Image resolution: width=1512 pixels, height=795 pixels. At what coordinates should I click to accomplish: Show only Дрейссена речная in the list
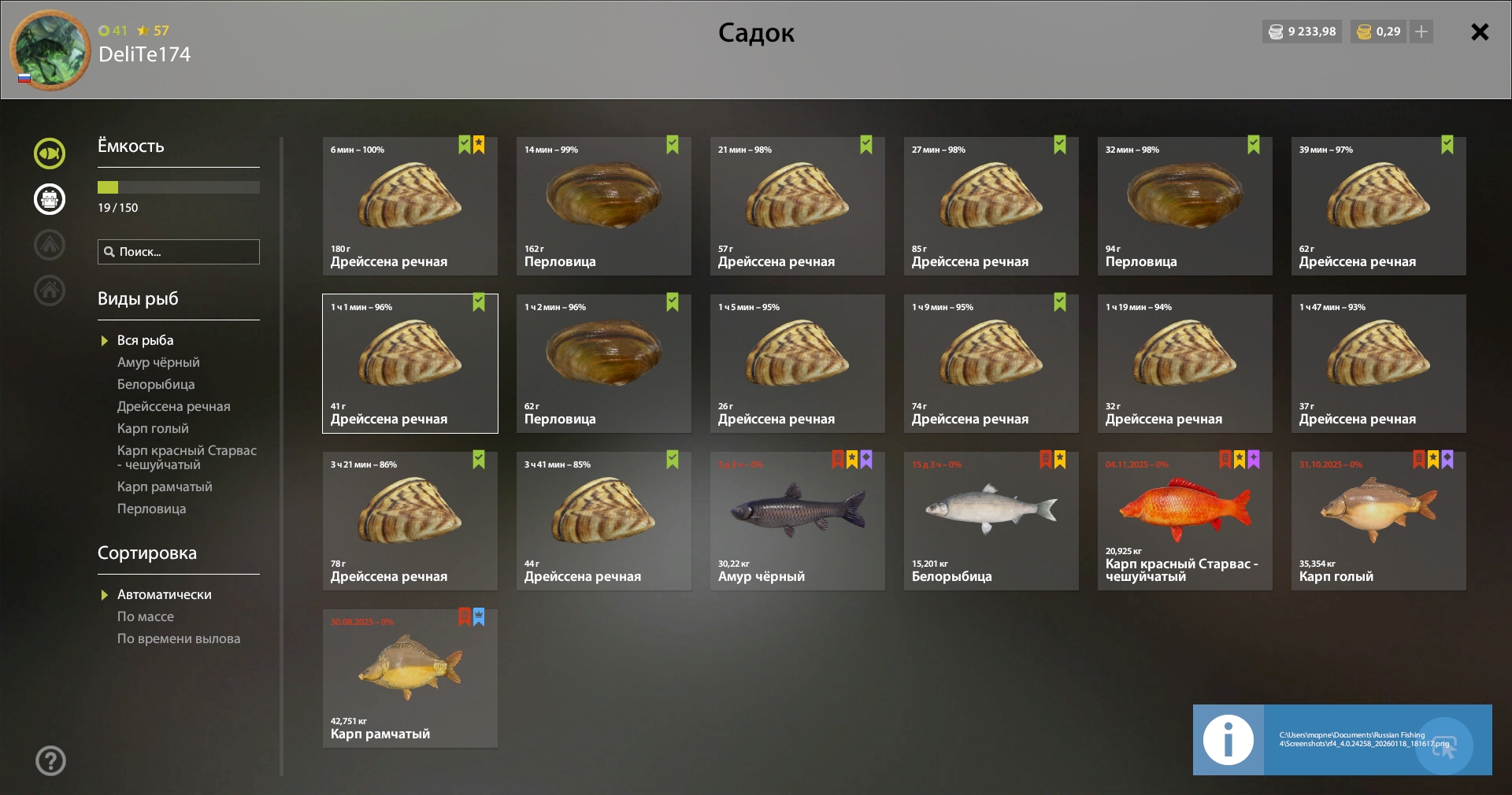[x=173, y=406]
